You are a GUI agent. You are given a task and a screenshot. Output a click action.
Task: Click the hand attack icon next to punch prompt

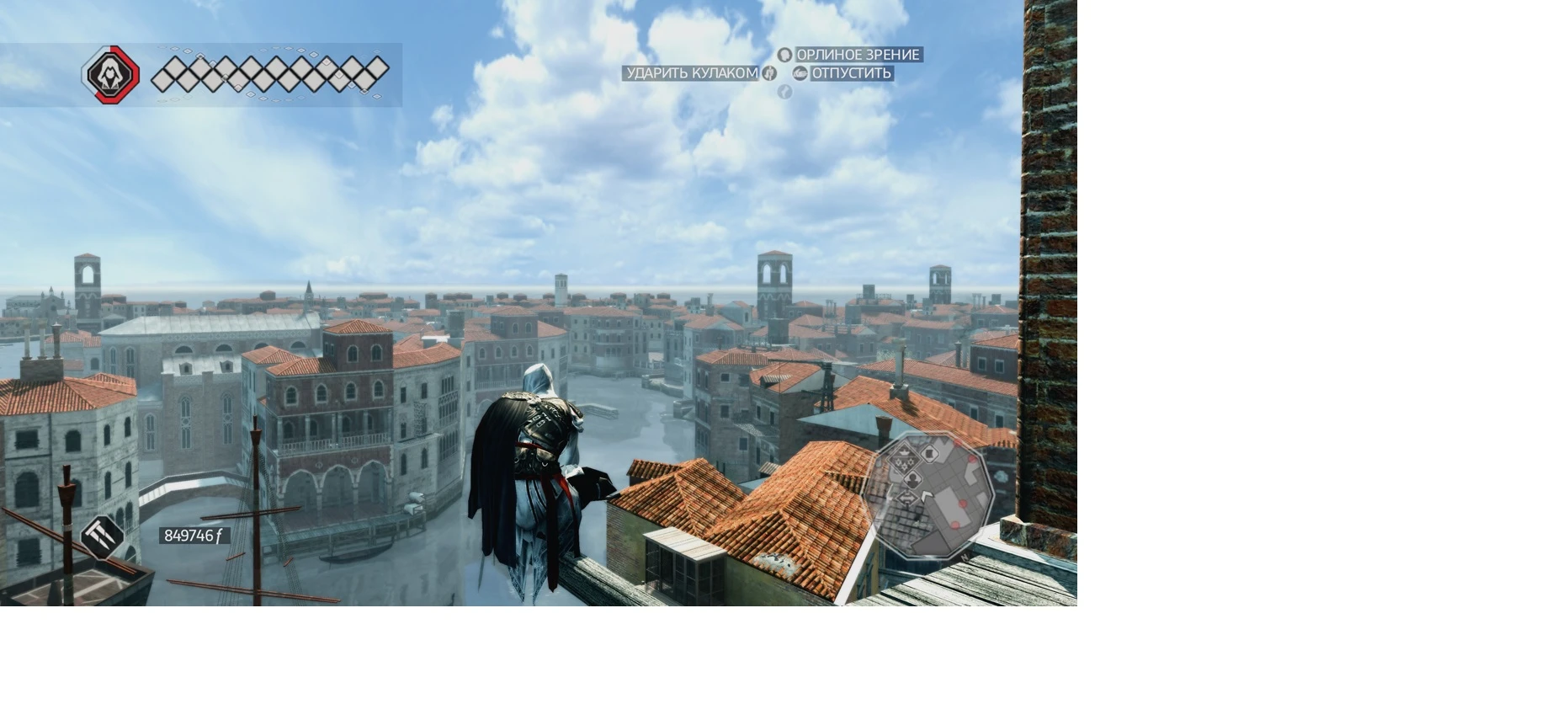768,73
